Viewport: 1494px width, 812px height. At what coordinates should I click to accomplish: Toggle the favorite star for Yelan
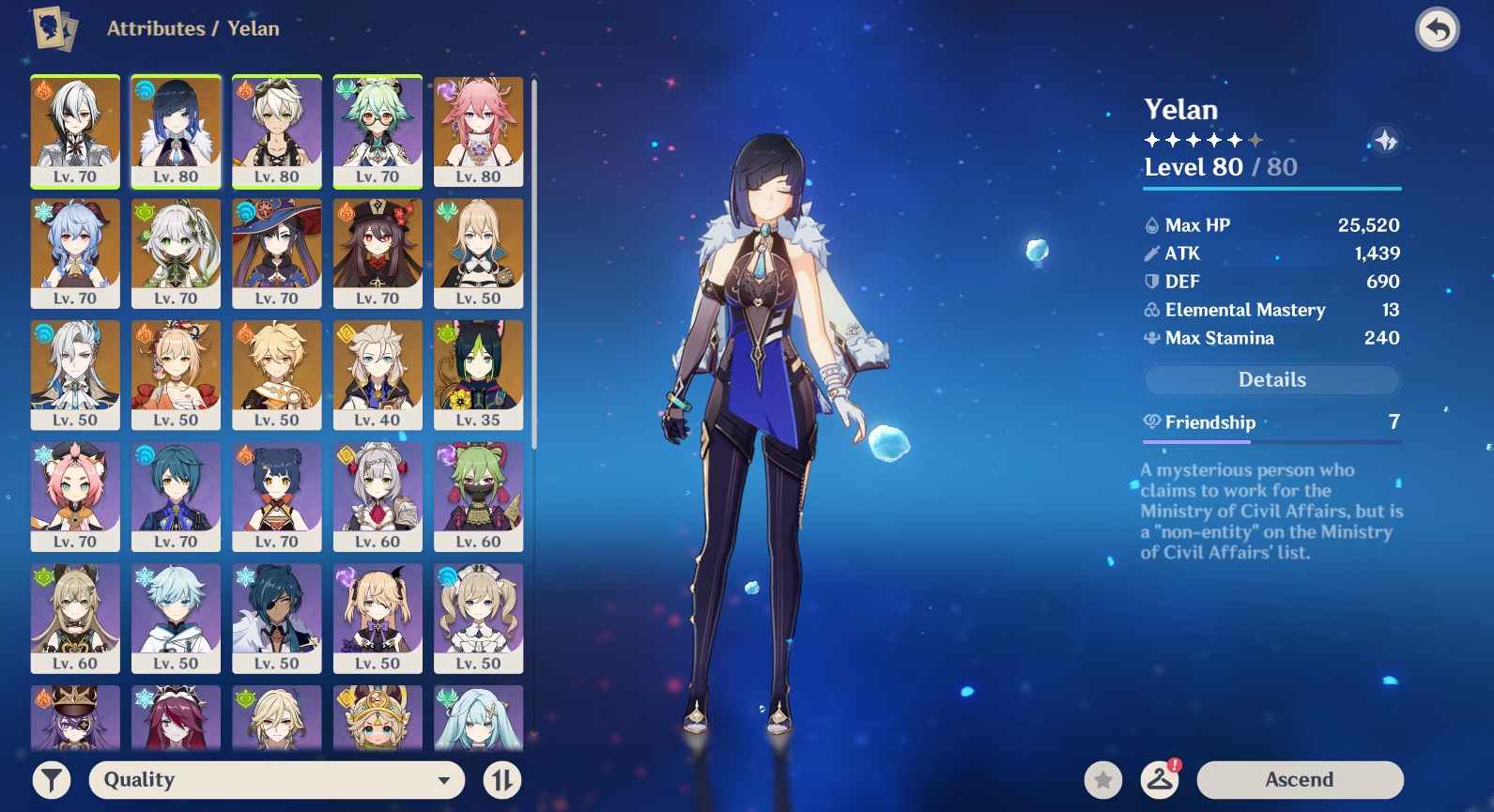(x=1102, y=779)
